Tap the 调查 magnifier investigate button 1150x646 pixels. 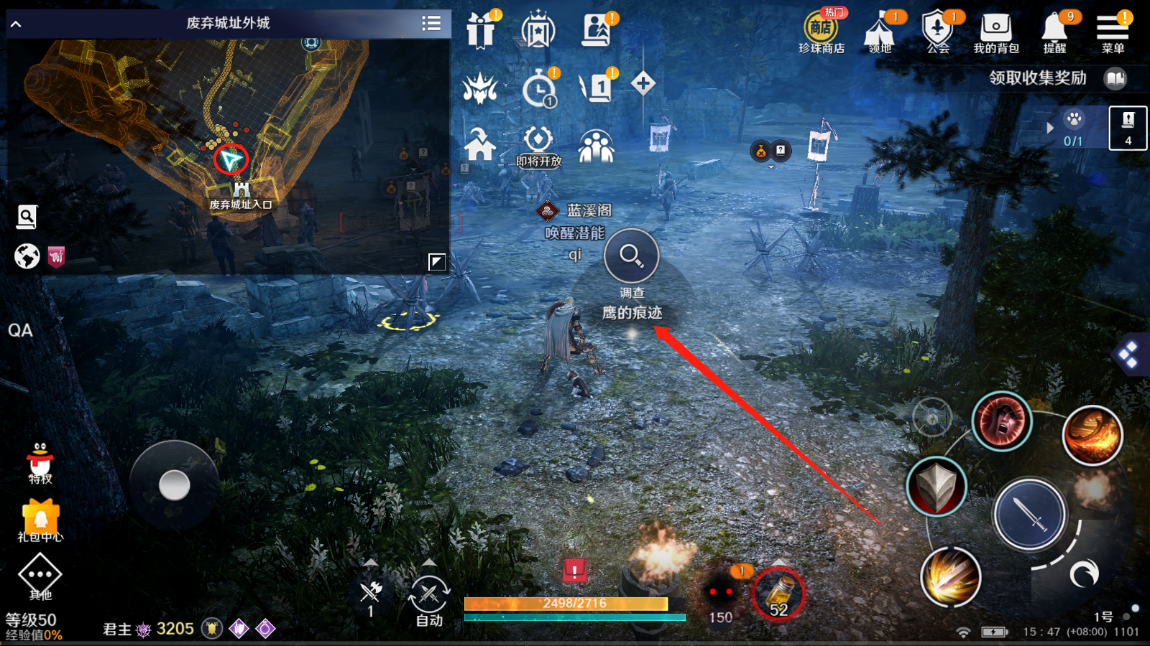(632, 256)
